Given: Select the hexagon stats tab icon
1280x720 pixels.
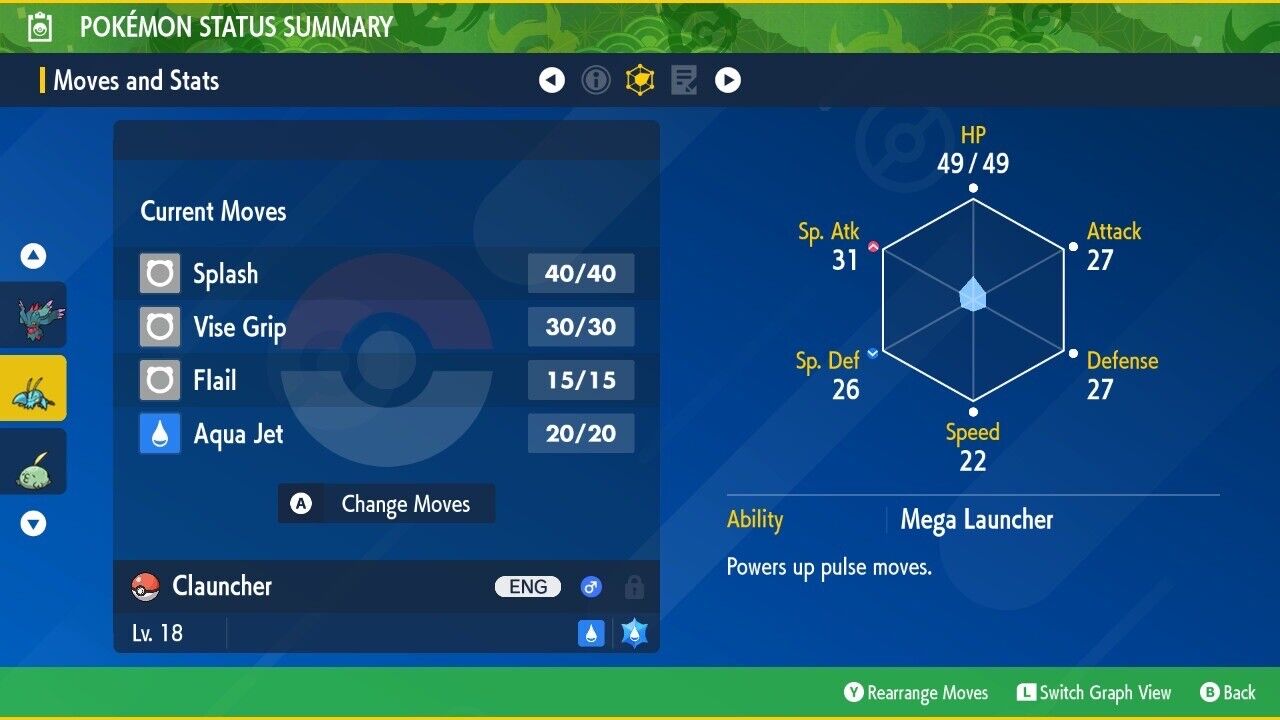Looking at the screenshot, I should 640,80.
